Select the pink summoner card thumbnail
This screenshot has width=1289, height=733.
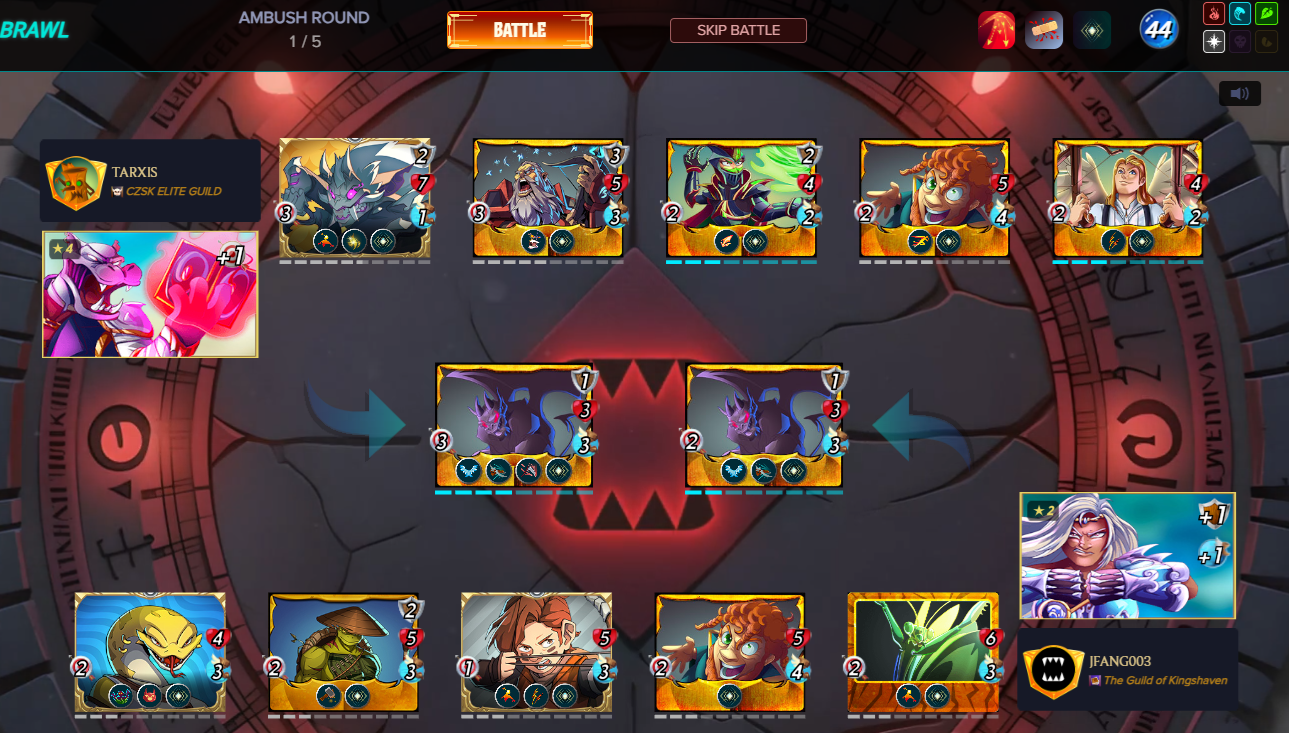pos(149,293)
